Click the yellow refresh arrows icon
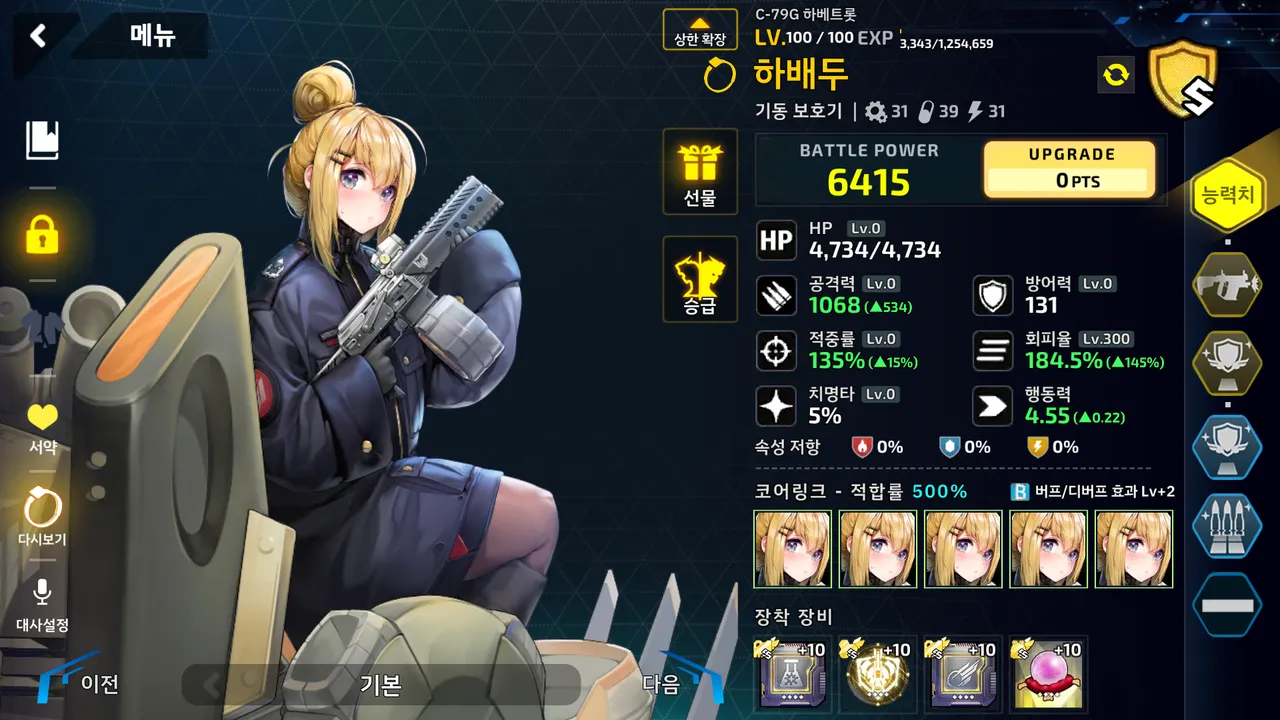The width and height of the screenshot is (1280, 720). coord(1115,74)
